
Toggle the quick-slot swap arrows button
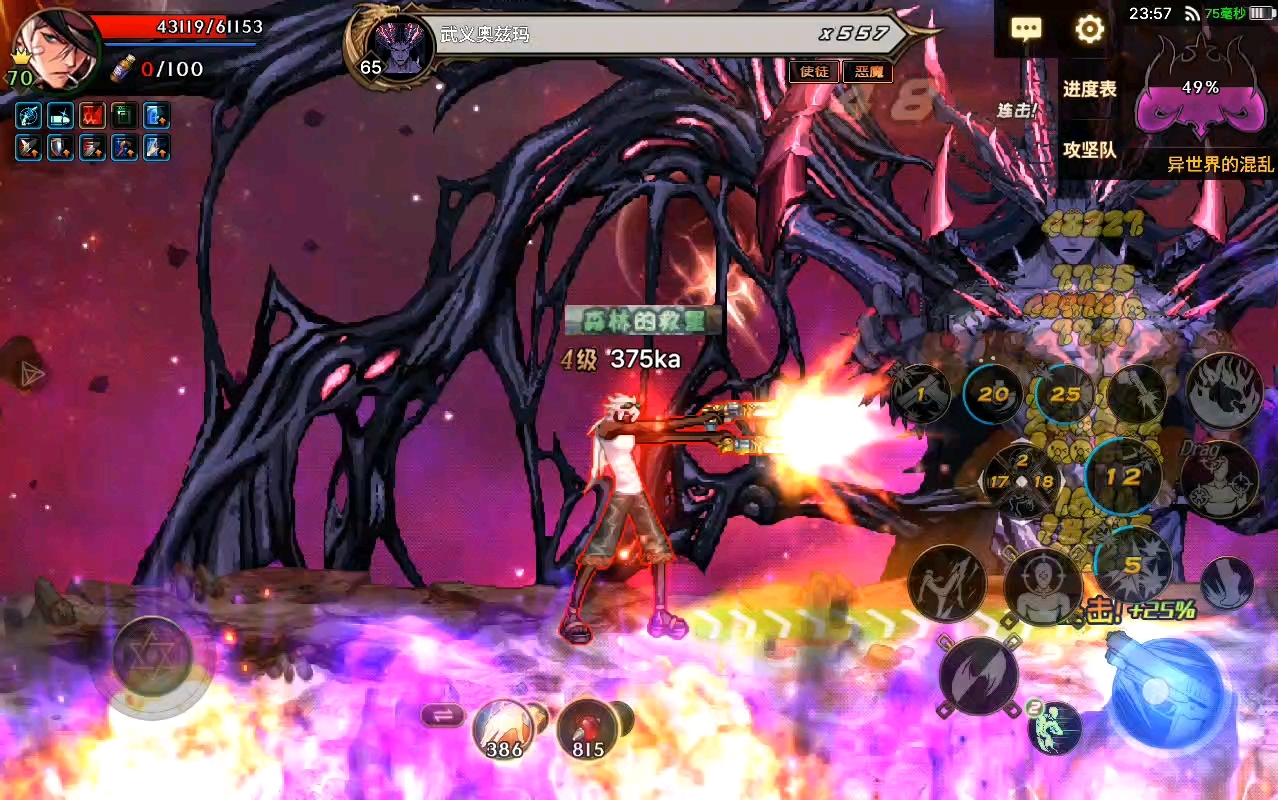442,714
